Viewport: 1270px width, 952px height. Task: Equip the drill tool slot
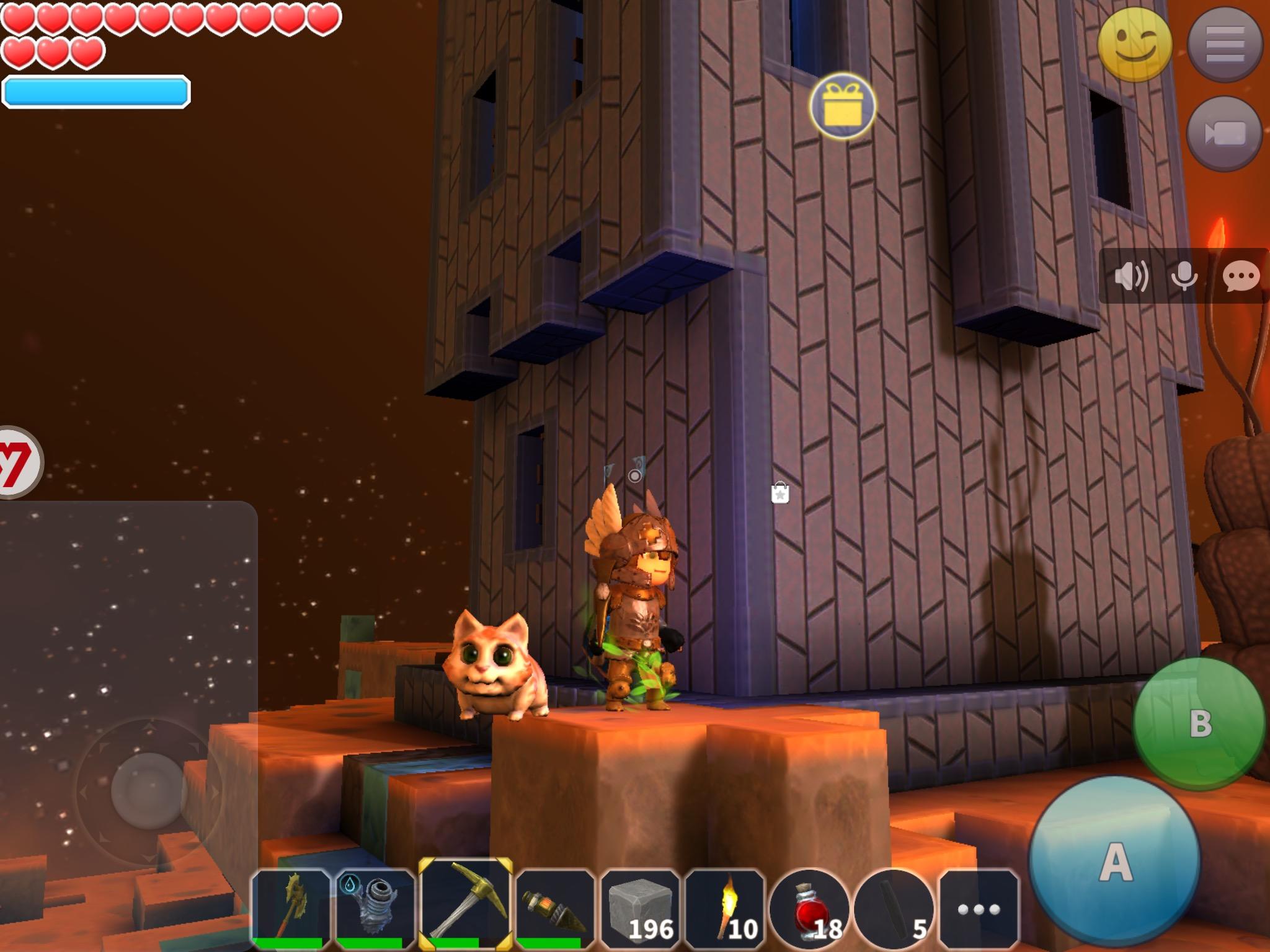click(554, 909)
